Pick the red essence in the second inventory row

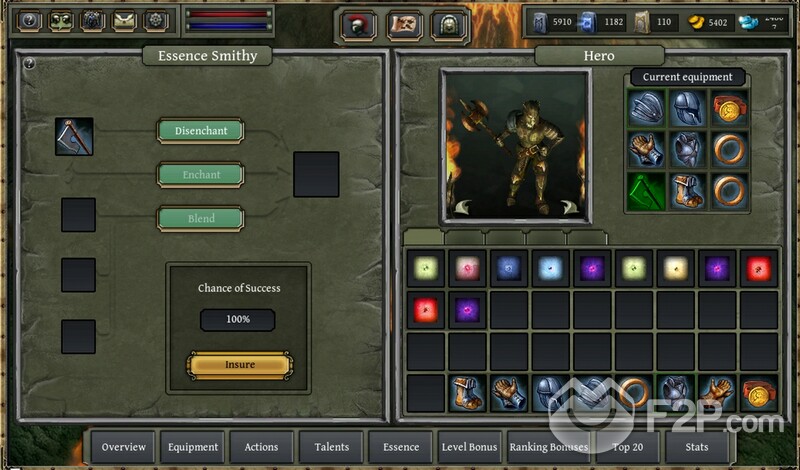tap(425, 310)
